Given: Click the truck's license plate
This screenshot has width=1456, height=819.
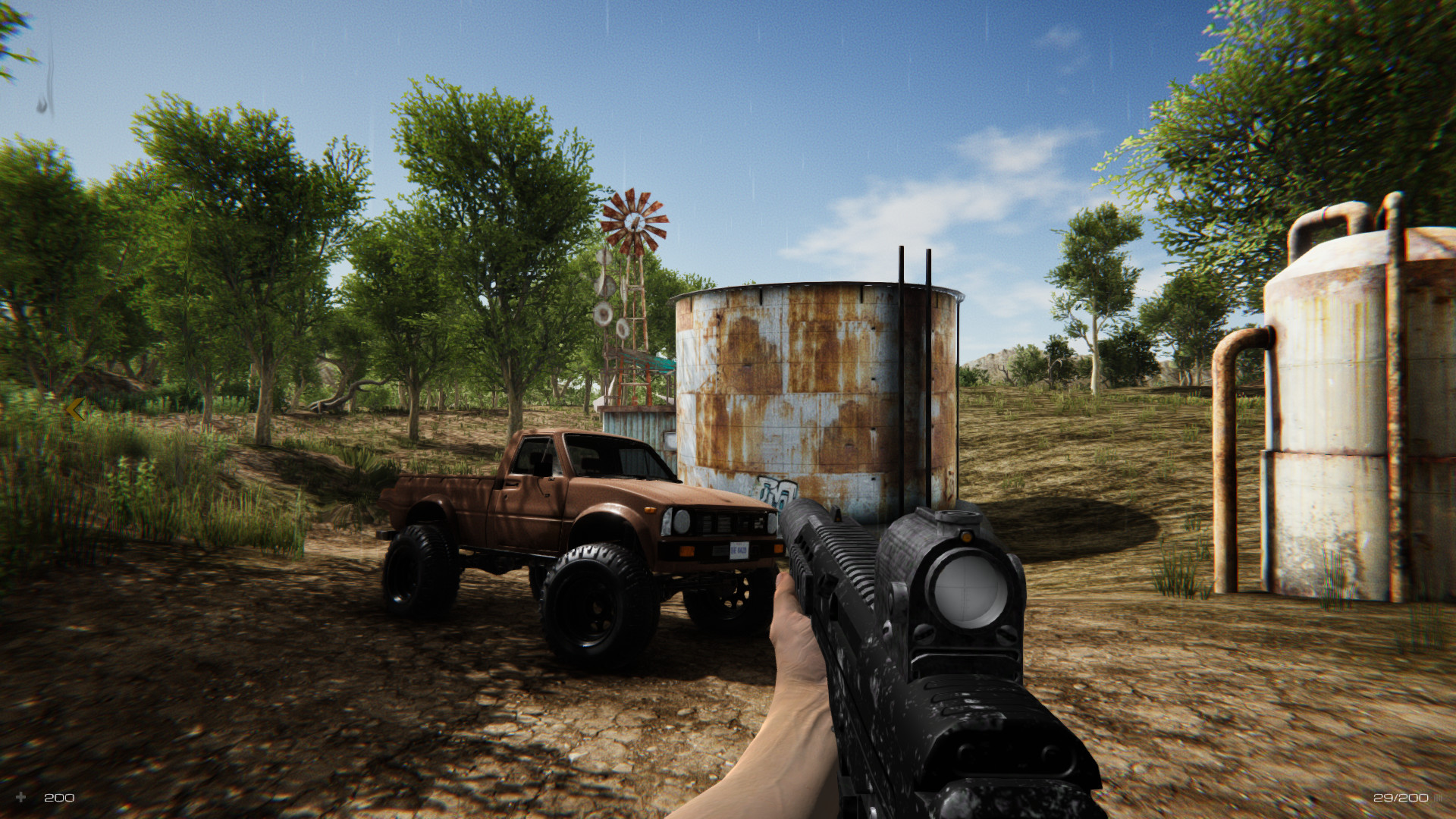Looking at the screenshot, I should click(739, 551).
